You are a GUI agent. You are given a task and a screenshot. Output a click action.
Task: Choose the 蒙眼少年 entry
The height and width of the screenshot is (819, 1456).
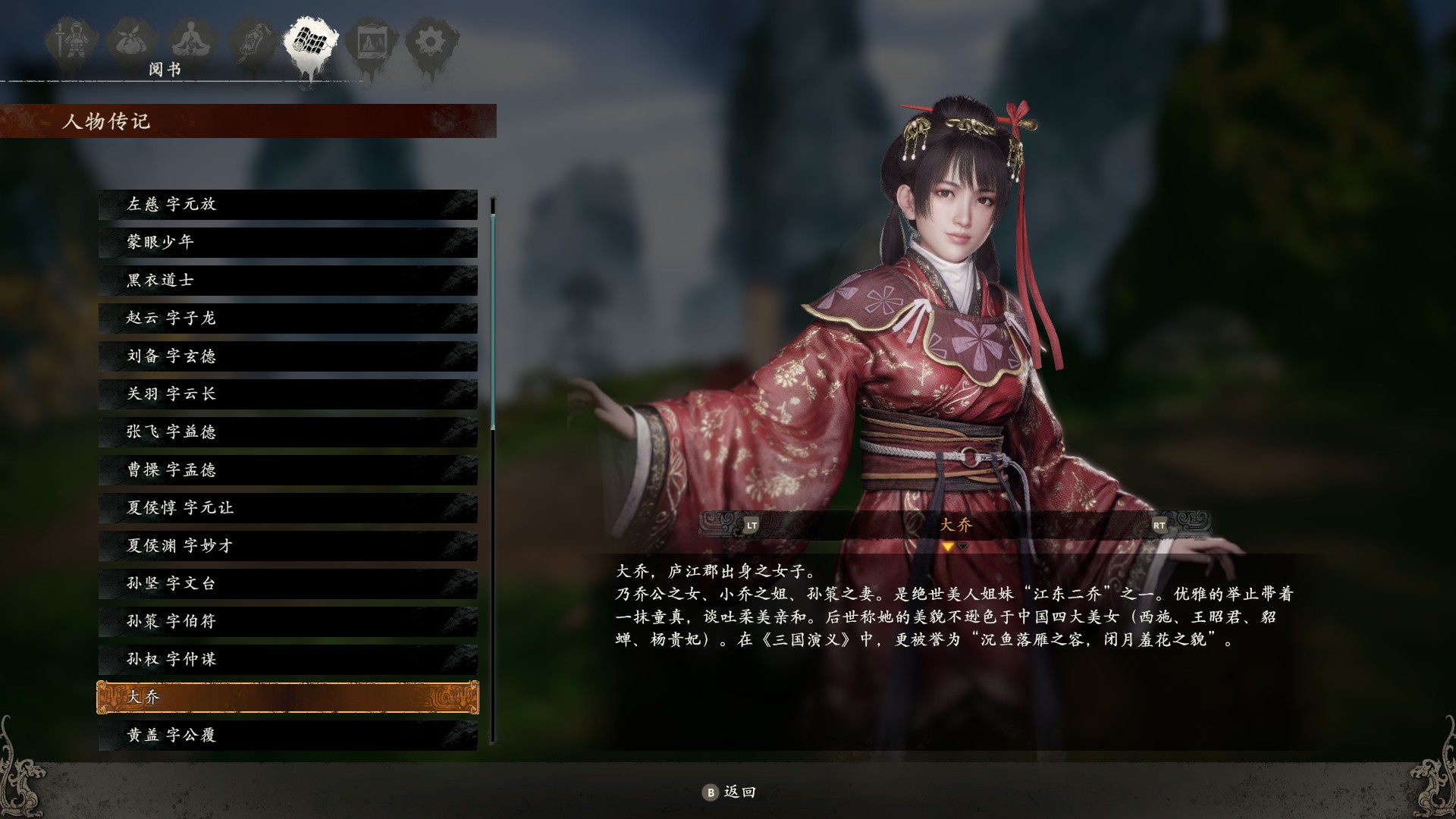click(x=288, y=242)
